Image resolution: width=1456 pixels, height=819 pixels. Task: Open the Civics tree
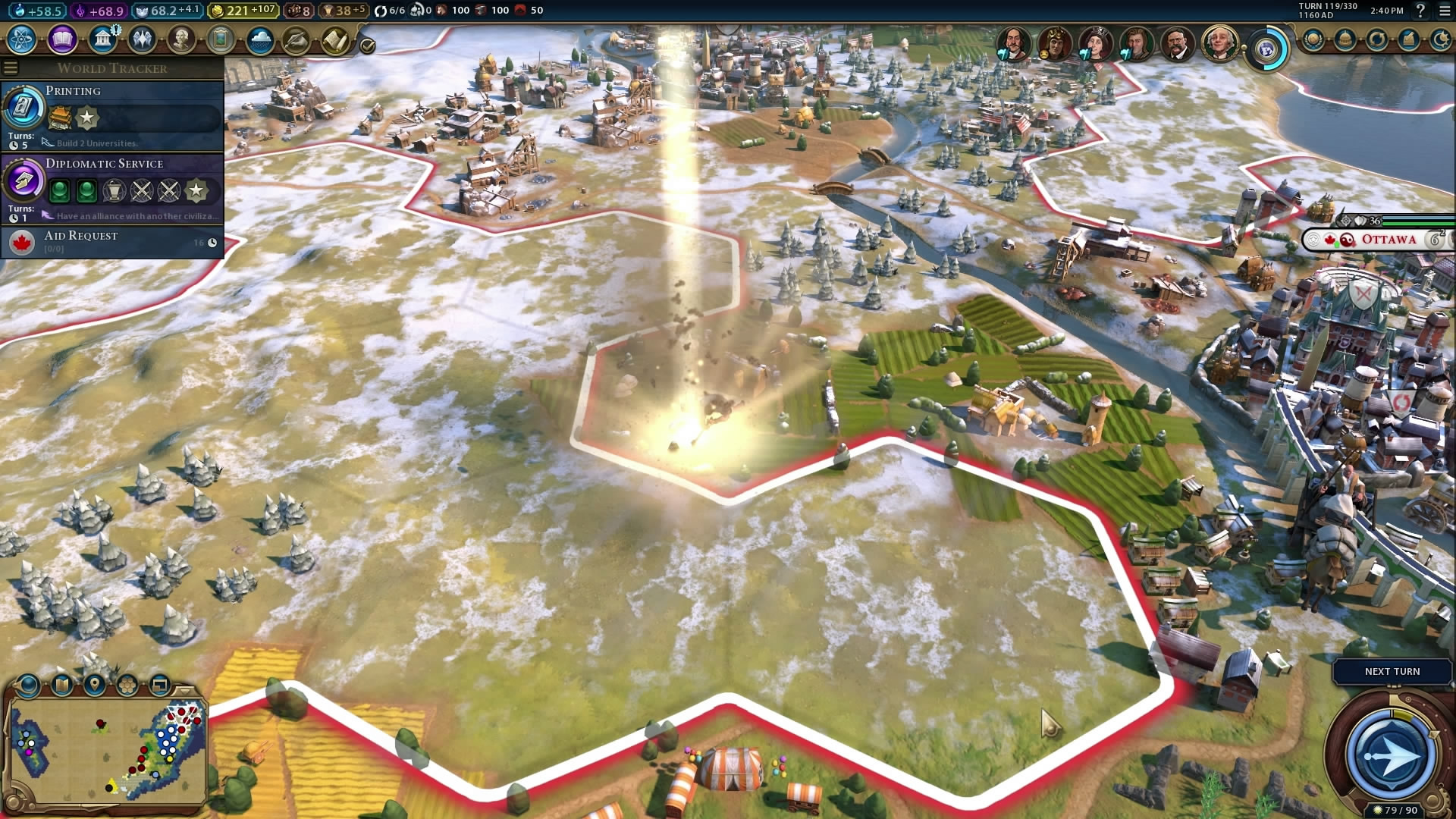pos(62,39)
